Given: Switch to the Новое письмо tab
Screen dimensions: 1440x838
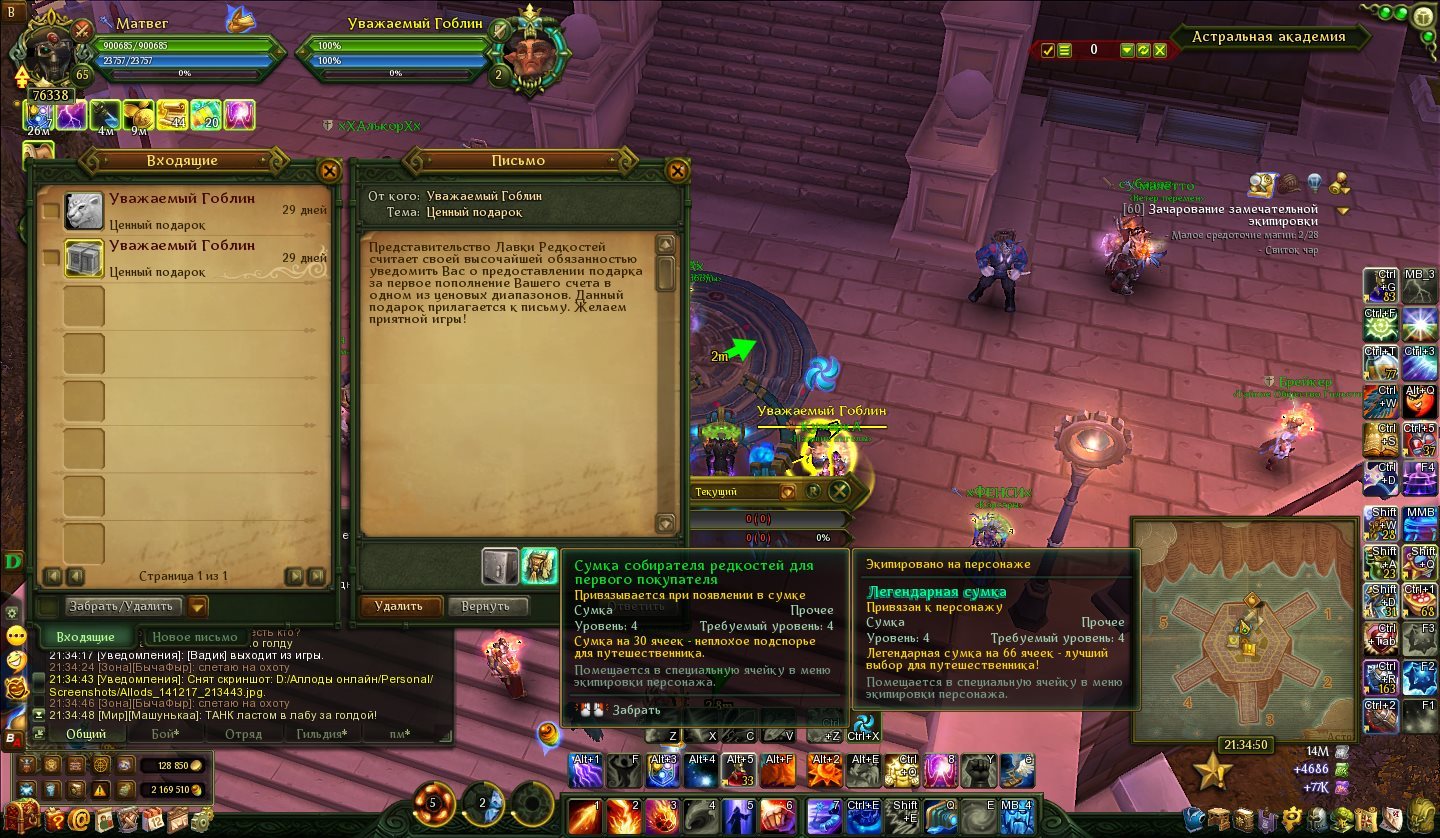Looking at the screenshot, I should tap(194, 637).
